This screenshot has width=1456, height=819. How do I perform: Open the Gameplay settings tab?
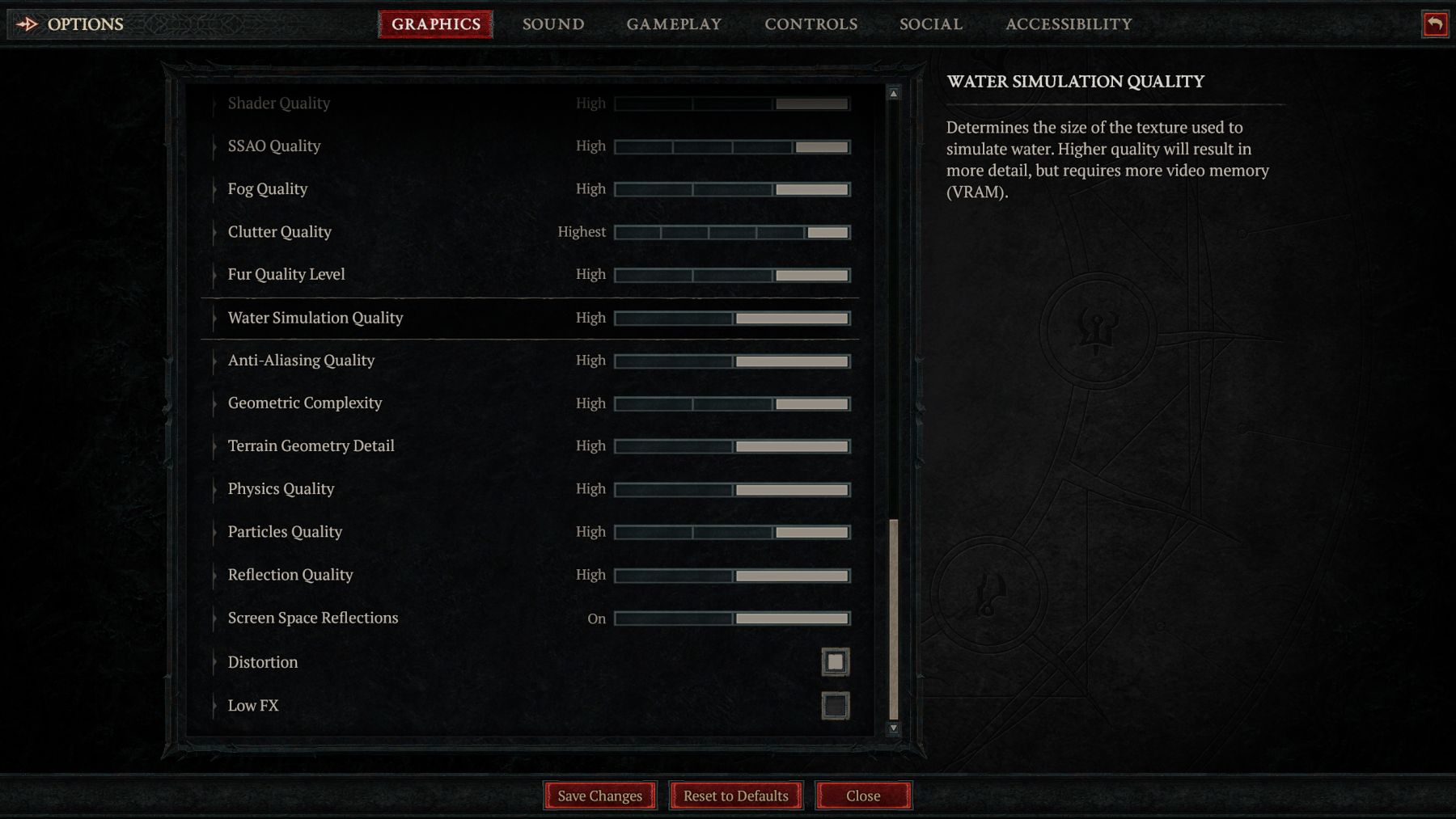click(674, 24)
